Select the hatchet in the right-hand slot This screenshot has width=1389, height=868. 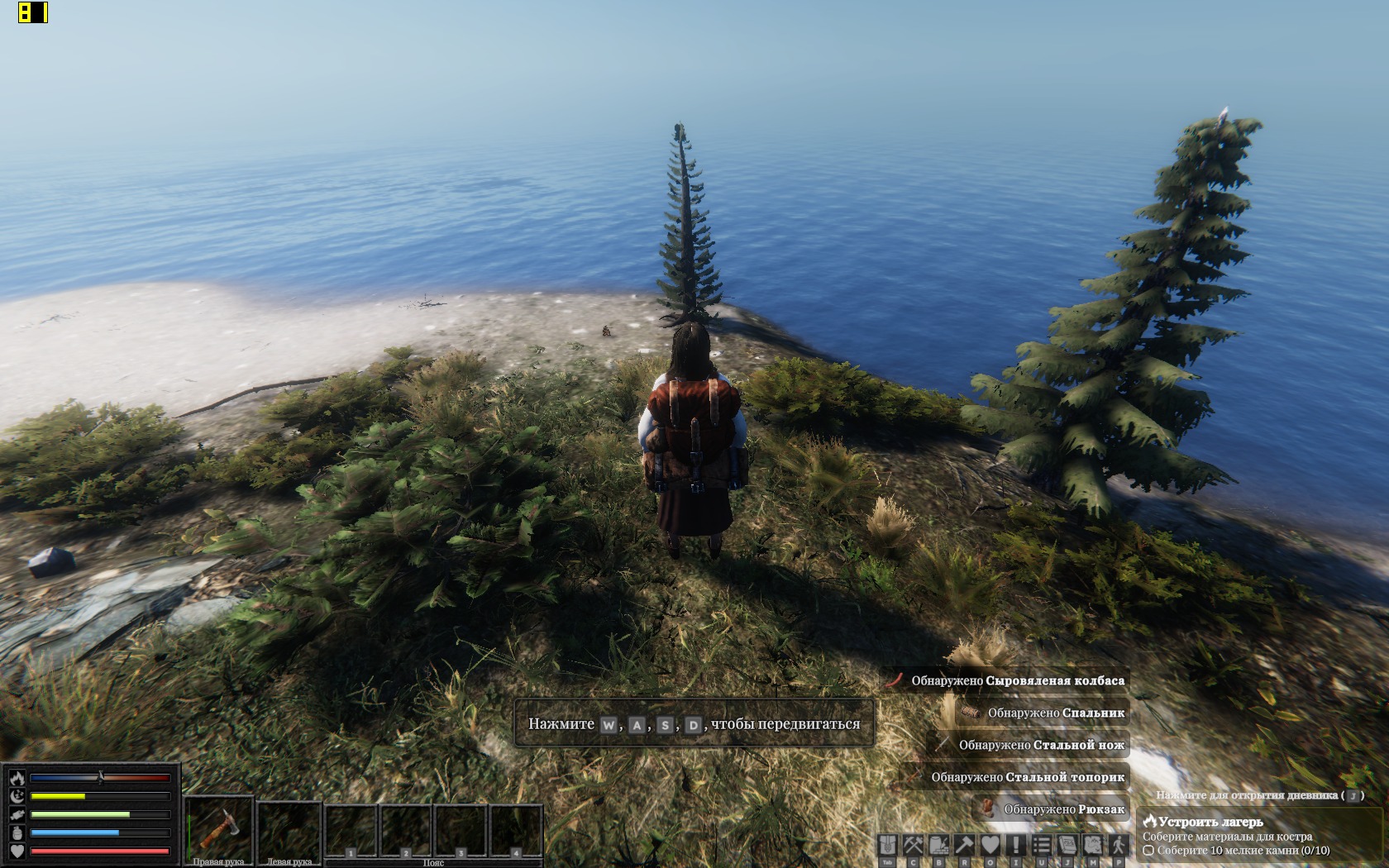click(x=218, y=827)
